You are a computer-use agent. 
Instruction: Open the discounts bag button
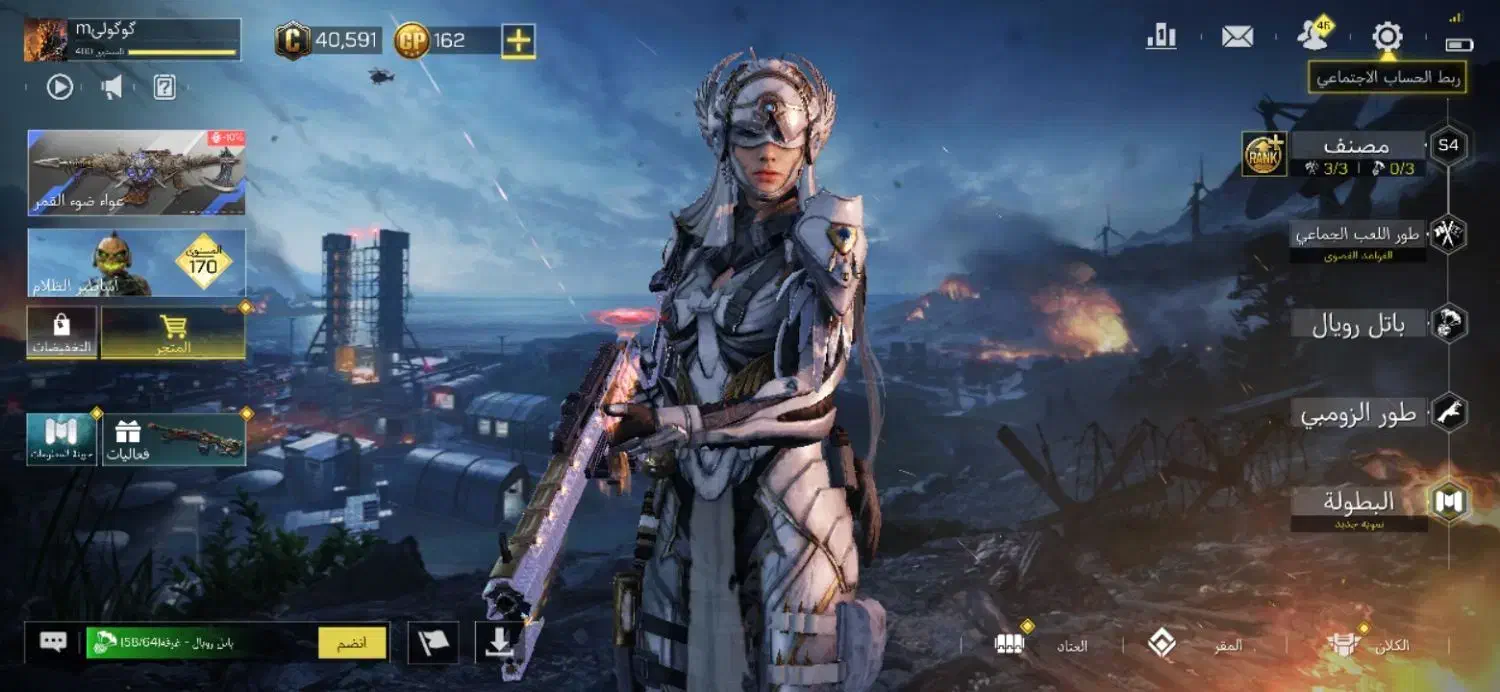62,332
